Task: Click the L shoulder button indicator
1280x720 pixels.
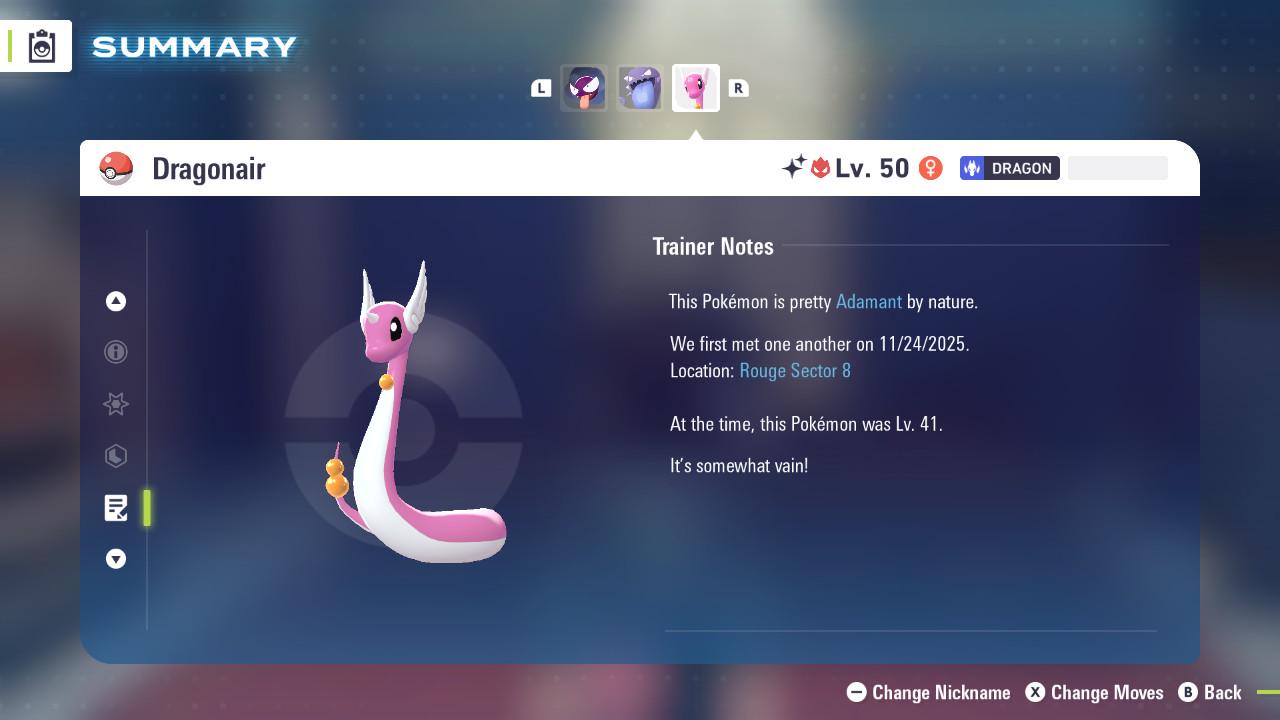Action: 541,88
